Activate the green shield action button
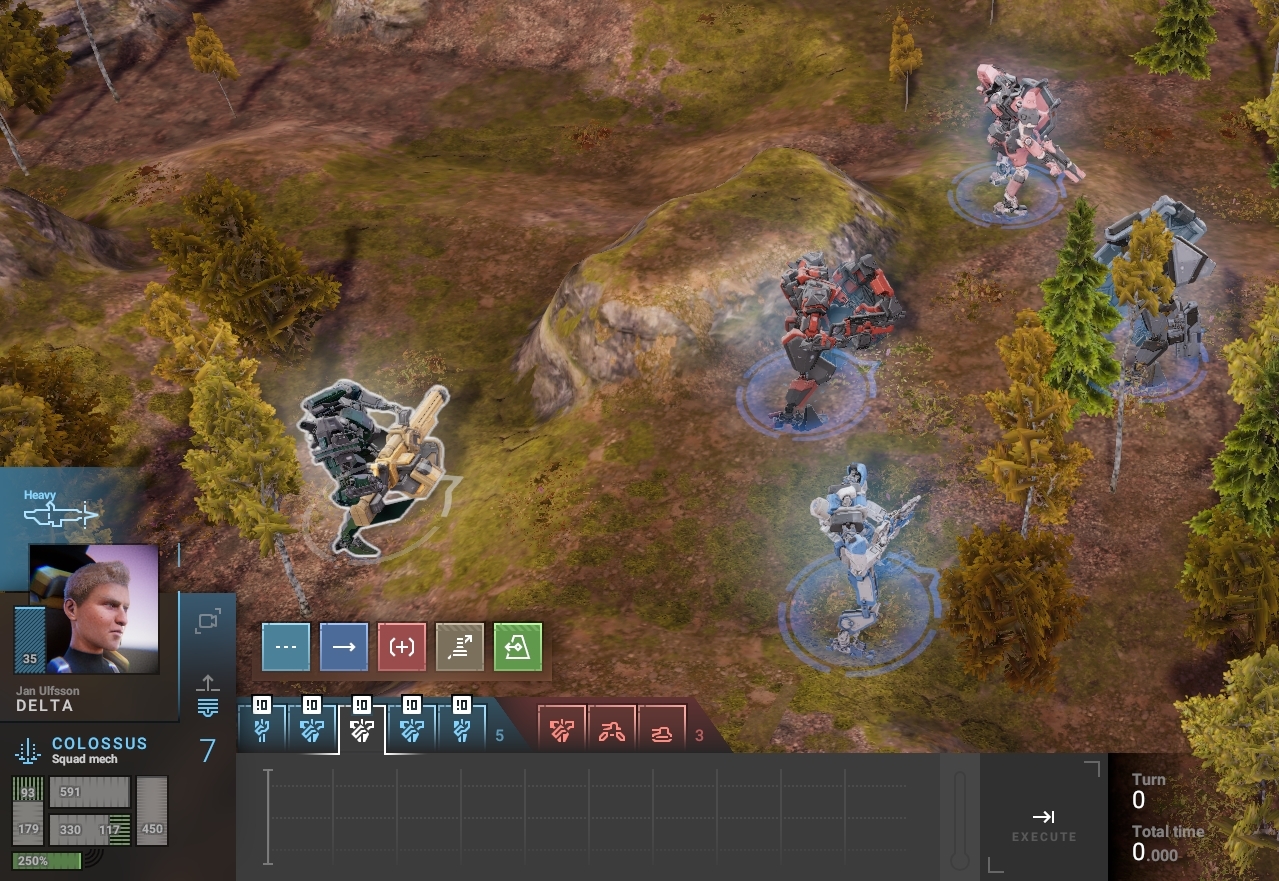1279x881 pixels. point(518,647)
